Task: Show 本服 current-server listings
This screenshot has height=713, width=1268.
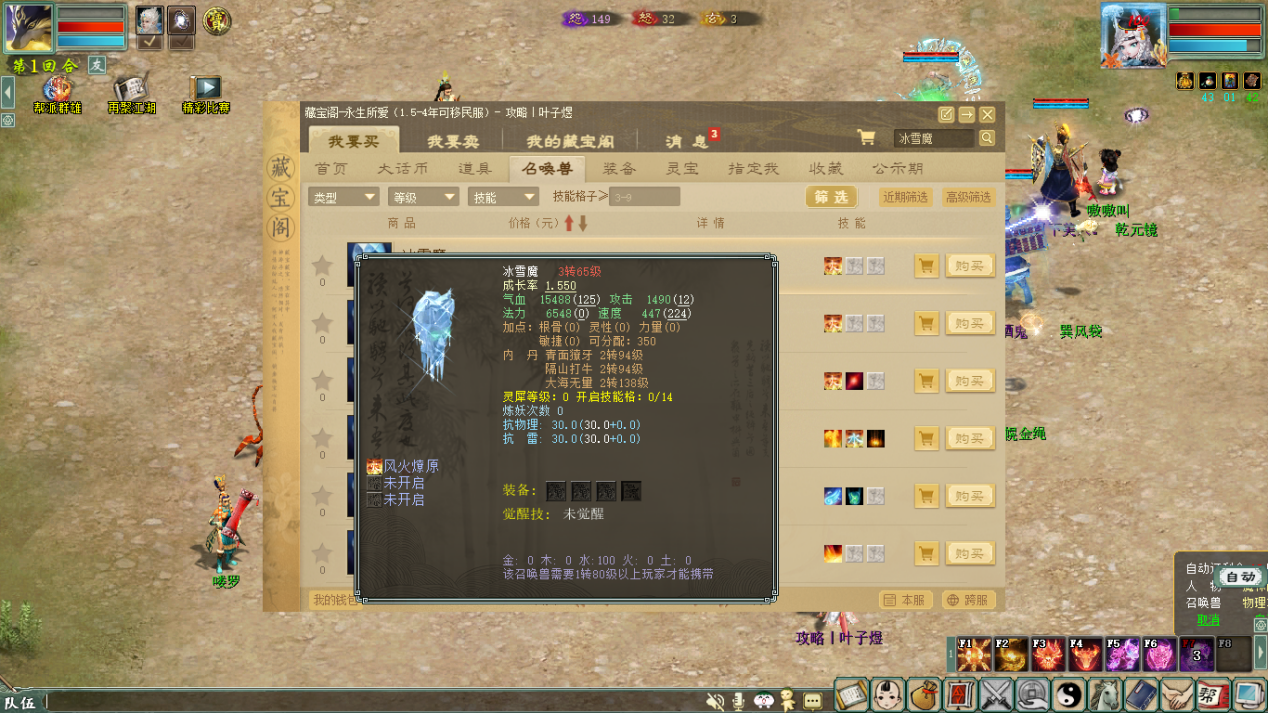Action: (905, 600)
